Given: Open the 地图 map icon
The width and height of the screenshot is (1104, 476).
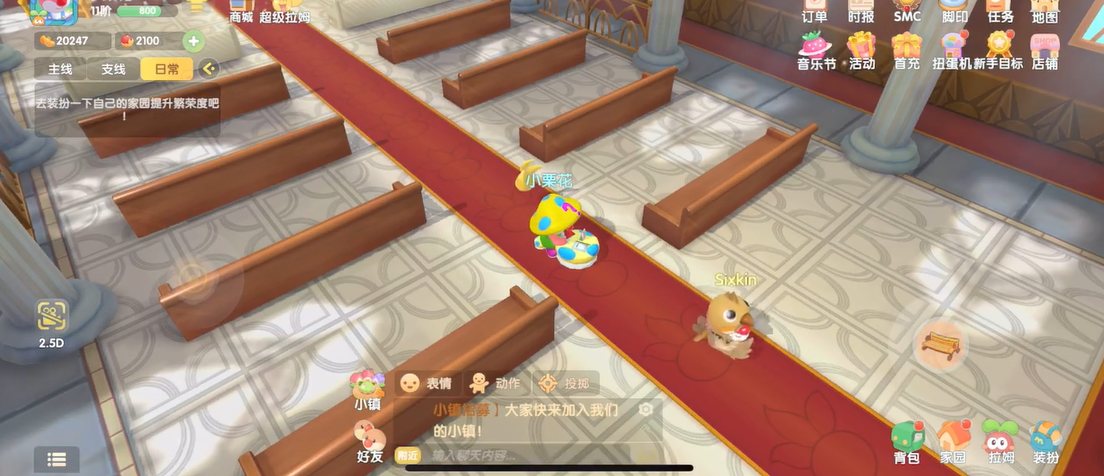Looking at the screenshot, I should pos(1044,11).
